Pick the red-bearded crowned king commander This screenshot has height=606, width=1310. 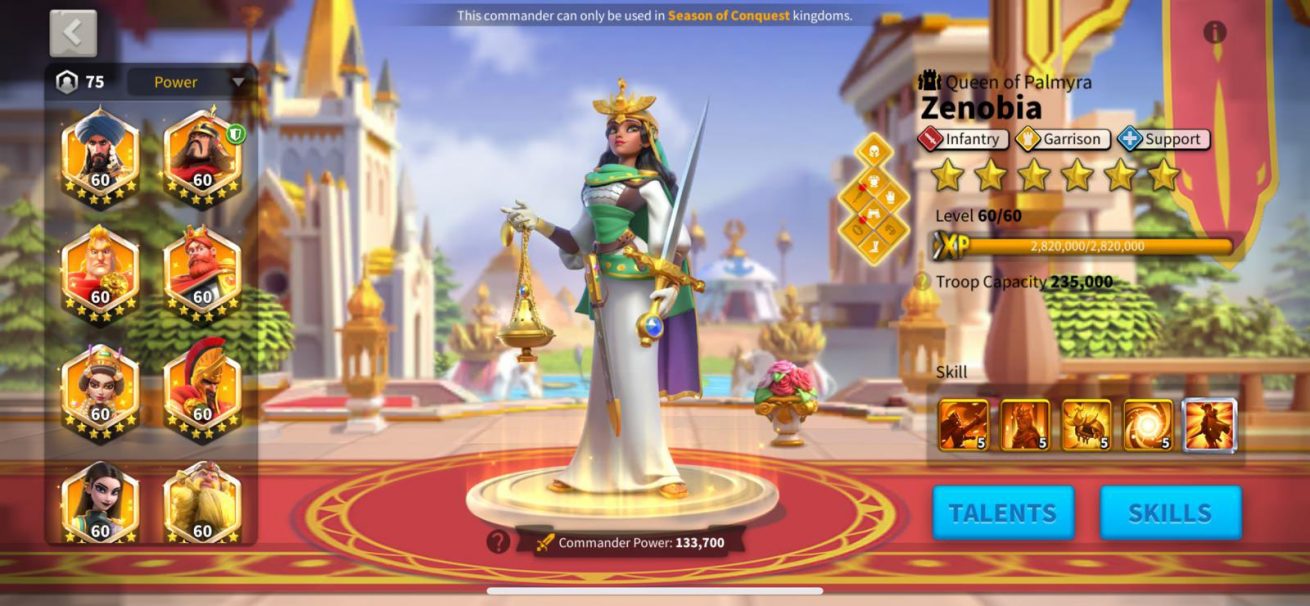coord(202,272)
